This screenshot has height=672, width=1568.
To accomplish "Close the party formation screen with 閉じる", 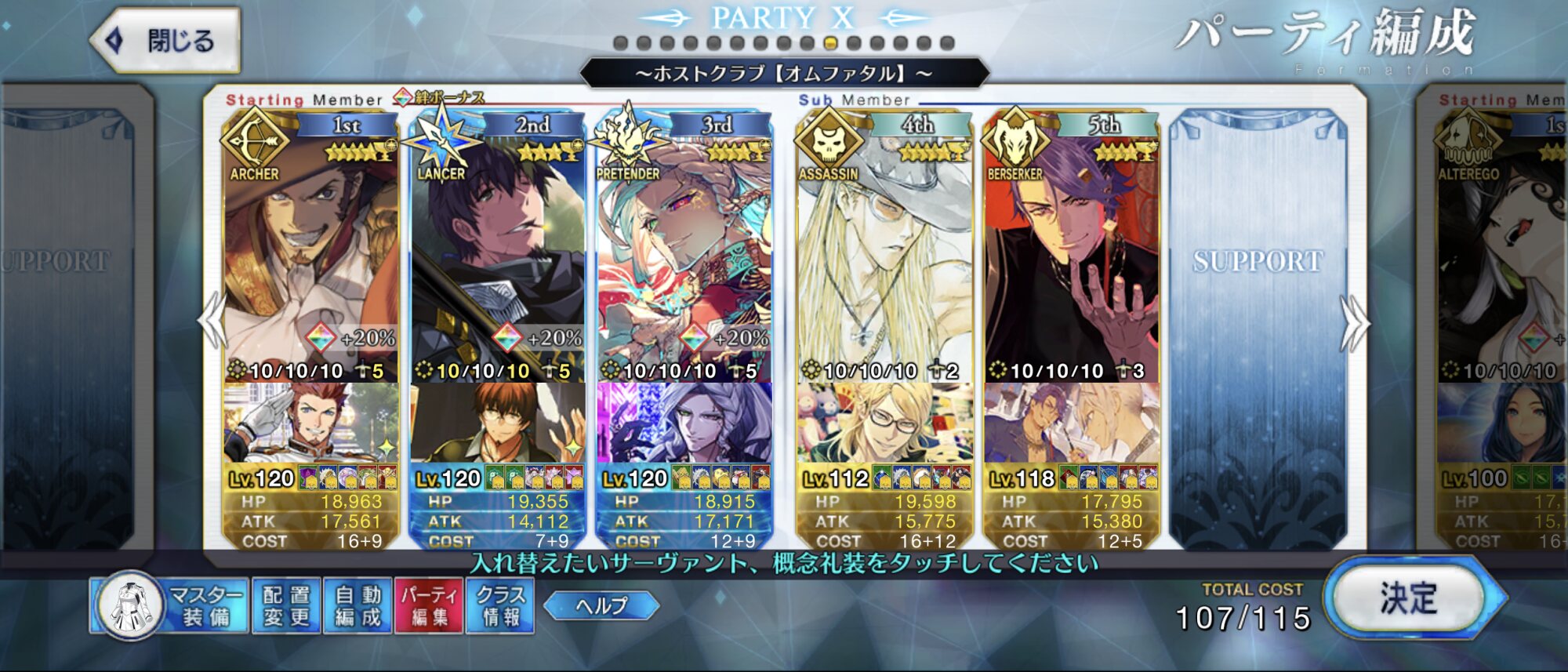I will pos(166,41).
